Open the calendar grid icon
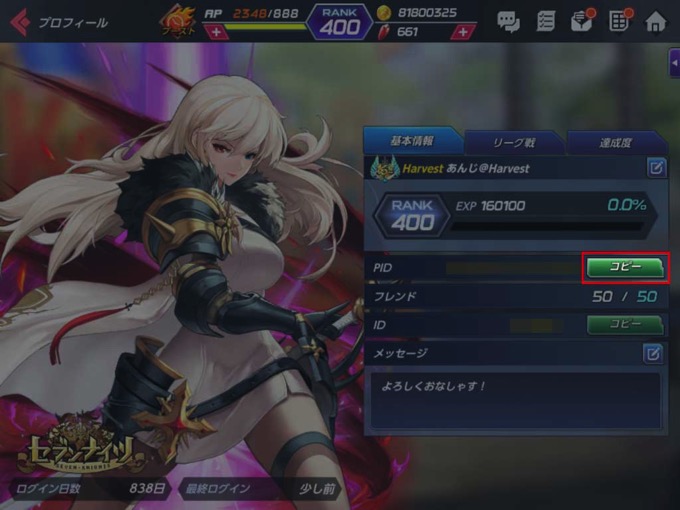The height and width of the screenshot is (510, 680). [619, 21]
